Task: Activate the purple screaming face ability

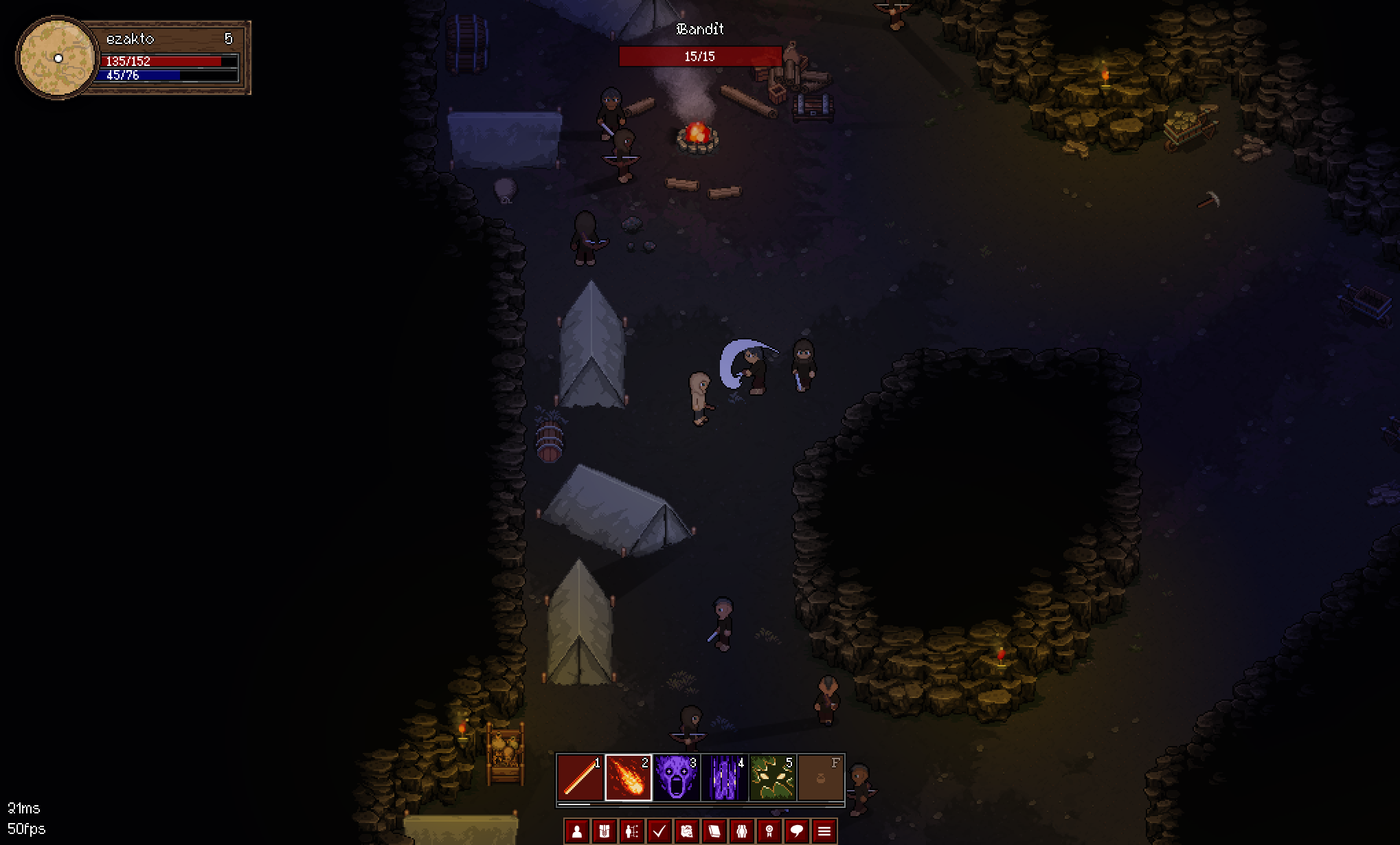Action: (x=676, y=778)
